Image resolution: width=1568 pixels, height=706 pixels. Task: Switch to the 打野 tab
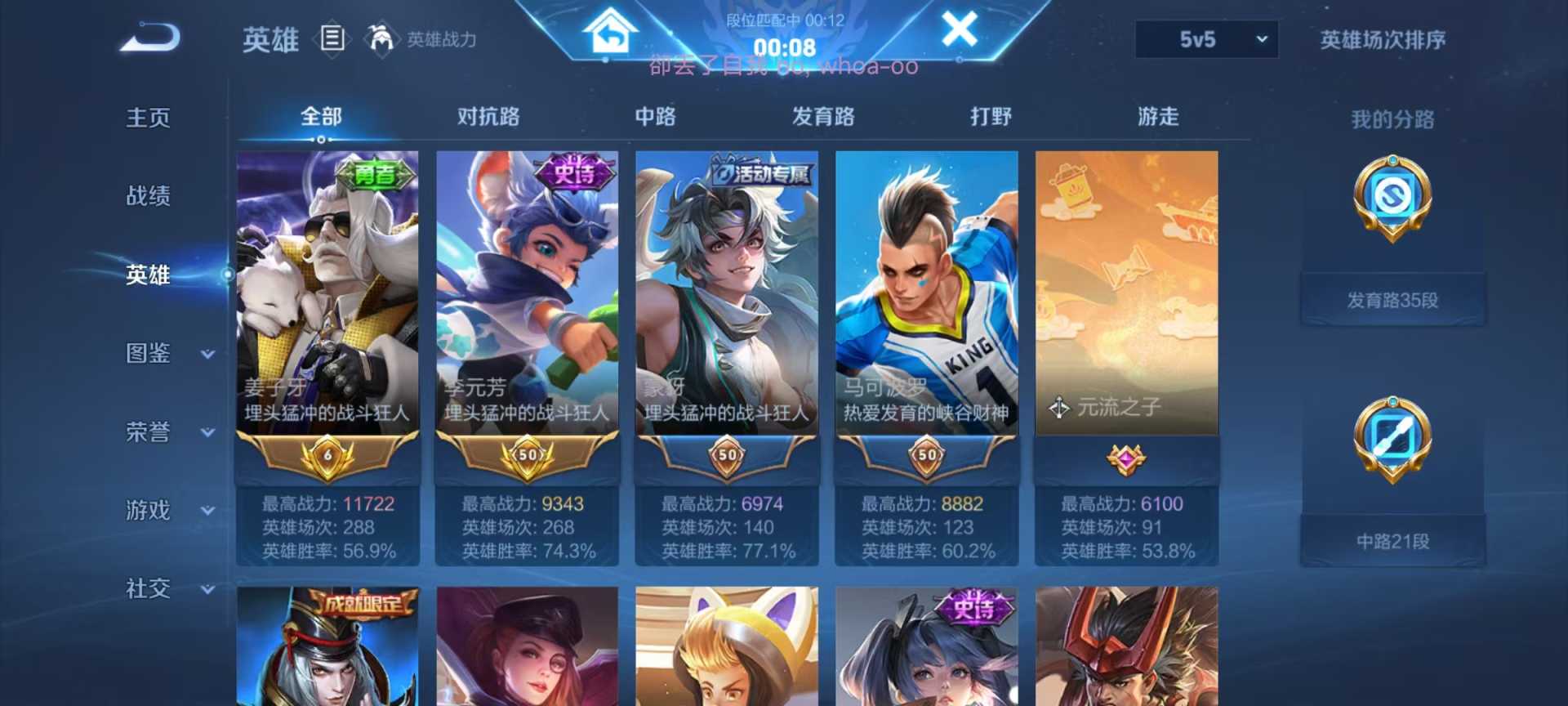click(991, 118)
